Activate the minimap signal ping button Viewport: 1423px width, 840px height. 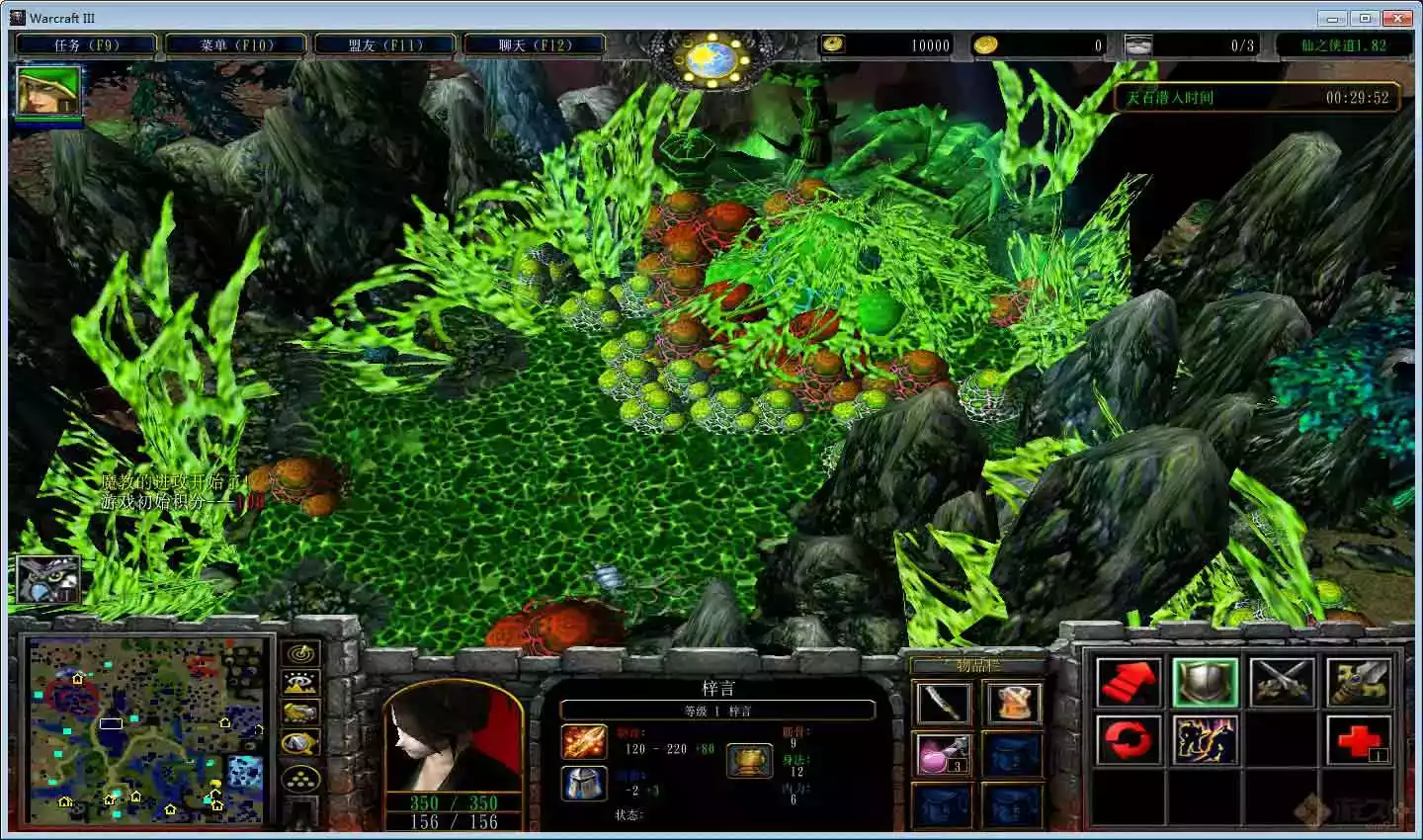300,653
